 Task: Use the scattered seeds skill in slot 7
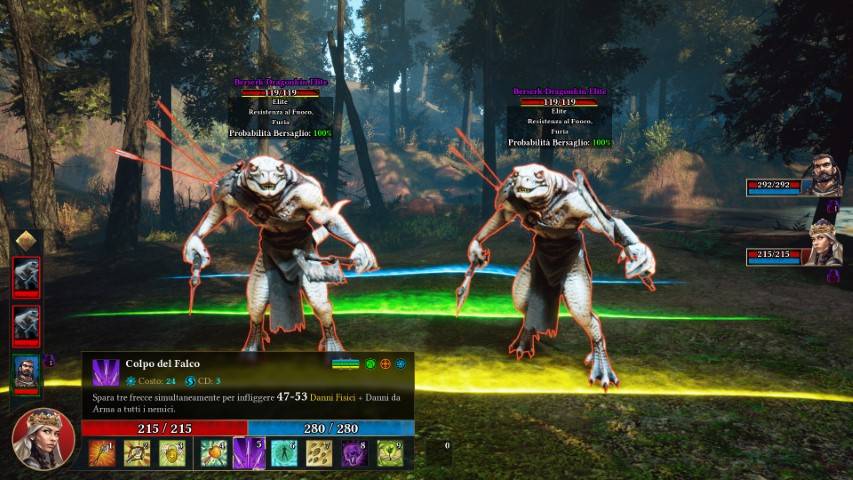click(319, 453)
